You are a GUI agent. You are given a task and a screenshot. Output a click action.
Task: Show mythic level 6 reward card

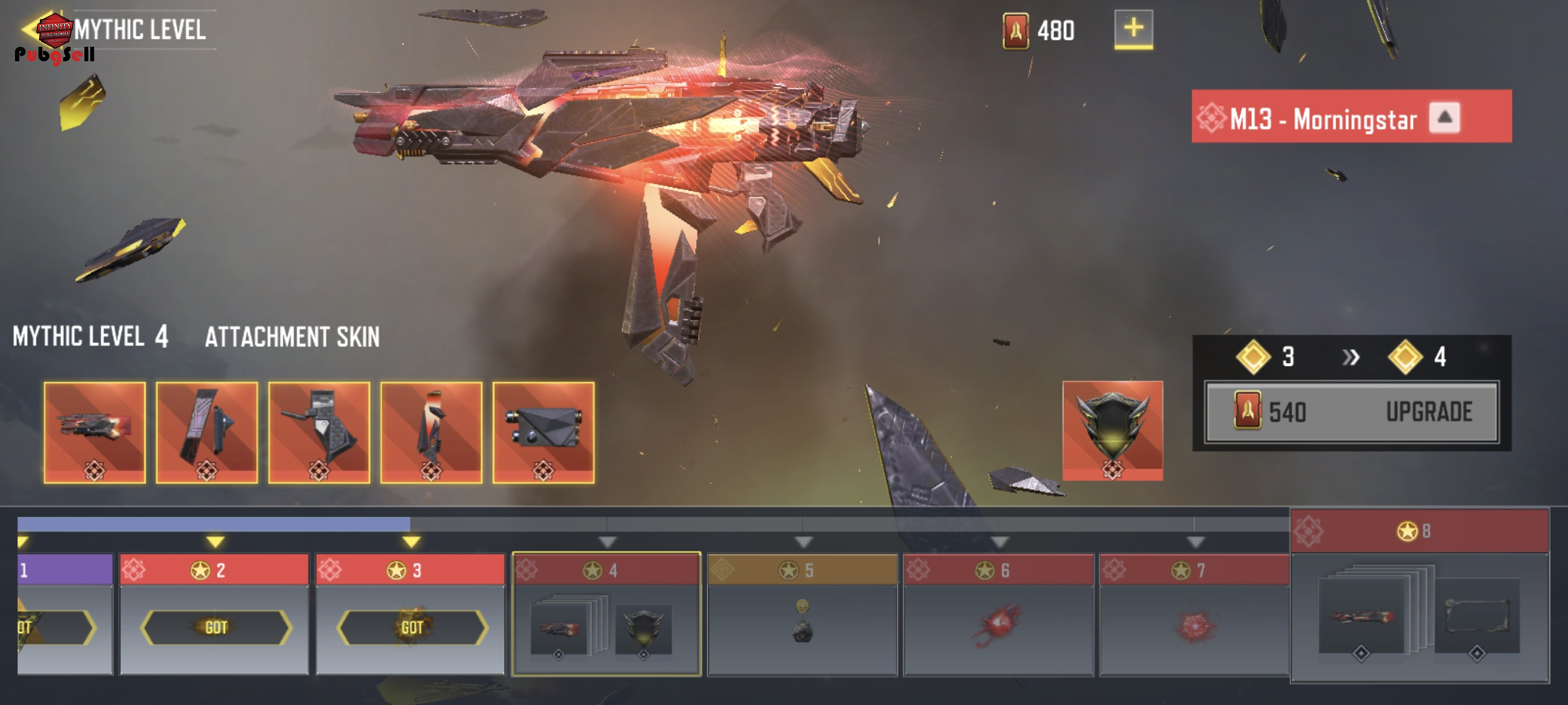coord(999,613)
